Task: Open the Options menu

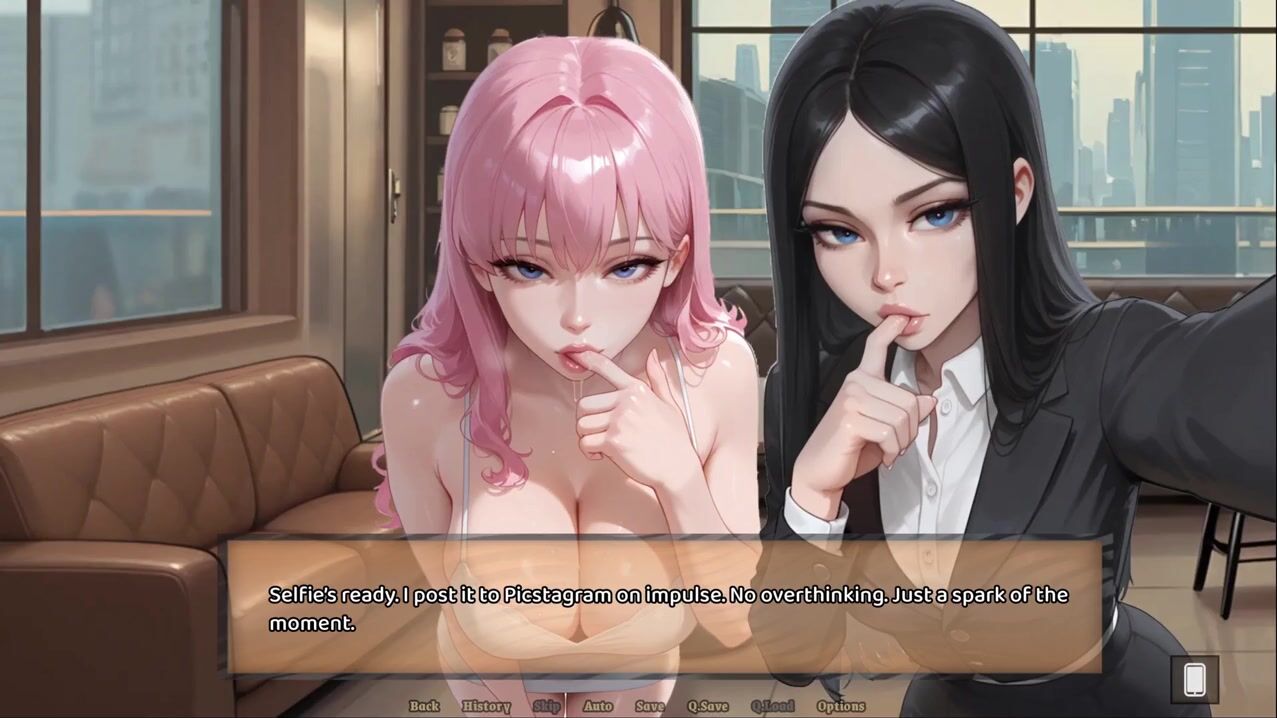Action: pos(841,706)
